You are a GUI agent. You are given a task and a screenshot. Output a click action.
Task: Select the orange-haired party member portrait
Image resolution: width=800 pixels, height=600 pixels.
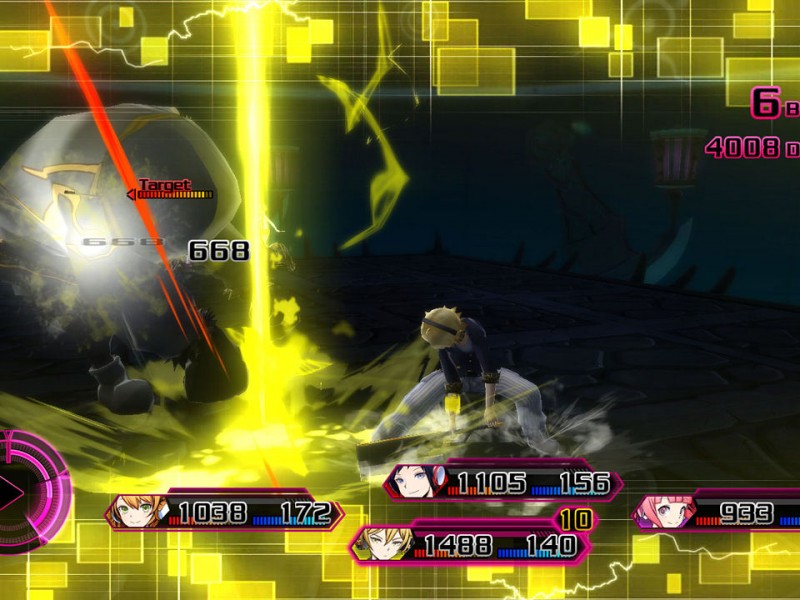[x=134, y=513]
